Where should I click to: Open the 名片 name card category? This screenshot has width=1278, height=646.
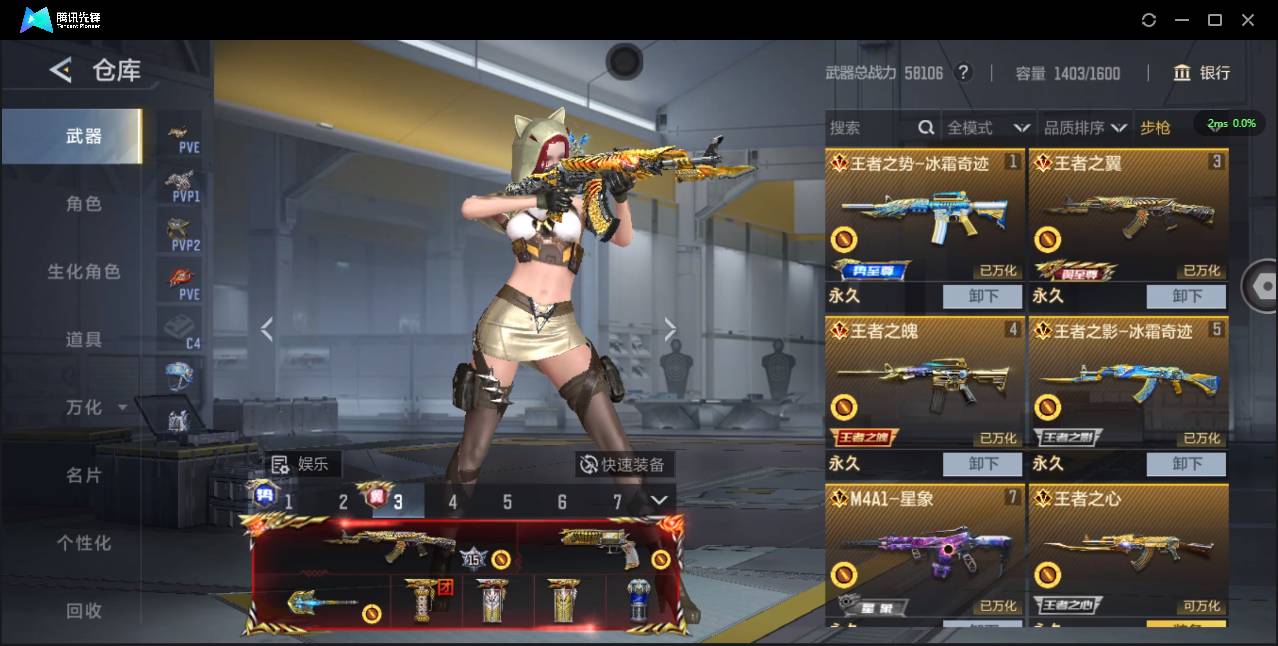coord(84,475)
